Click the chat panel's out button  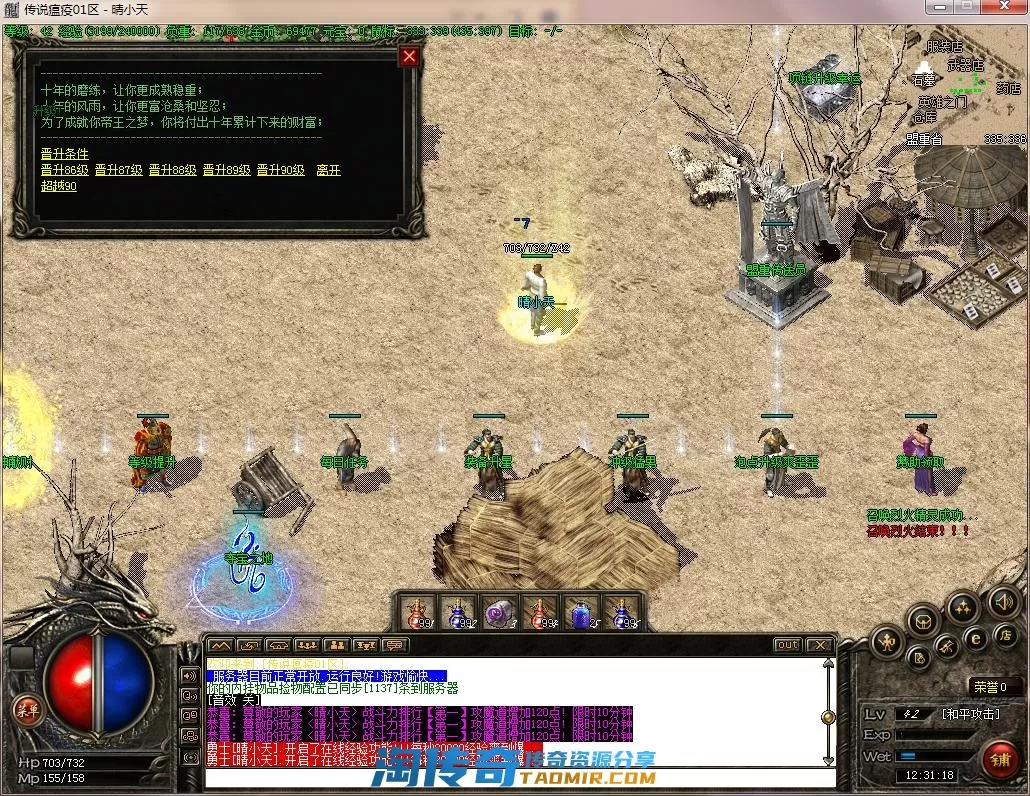[x=788, y=645]
